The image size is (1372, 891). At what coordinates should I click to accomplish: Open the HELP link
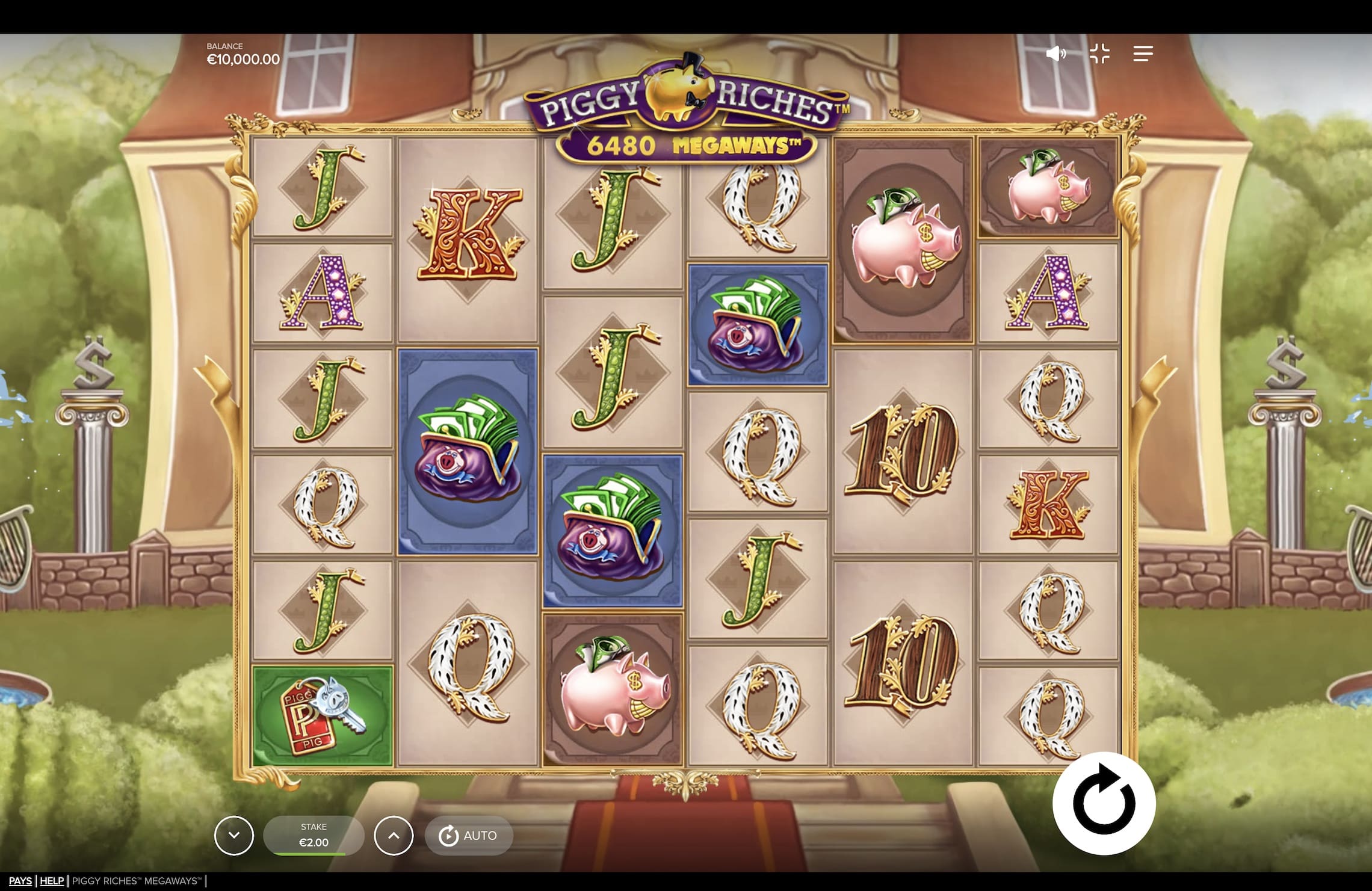tap(51, 881)
